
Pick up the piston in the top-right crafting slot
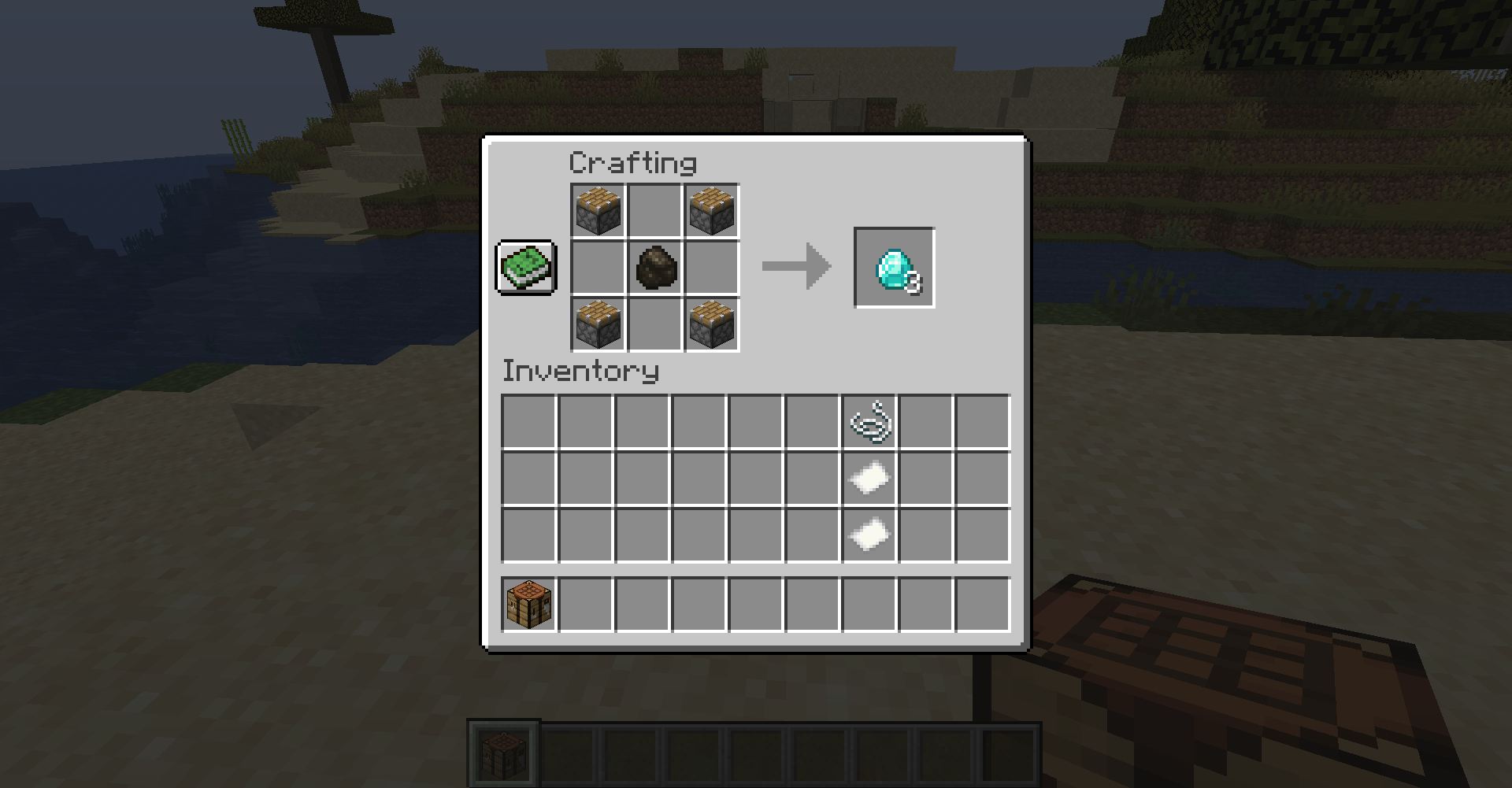(x=711, y=210)
